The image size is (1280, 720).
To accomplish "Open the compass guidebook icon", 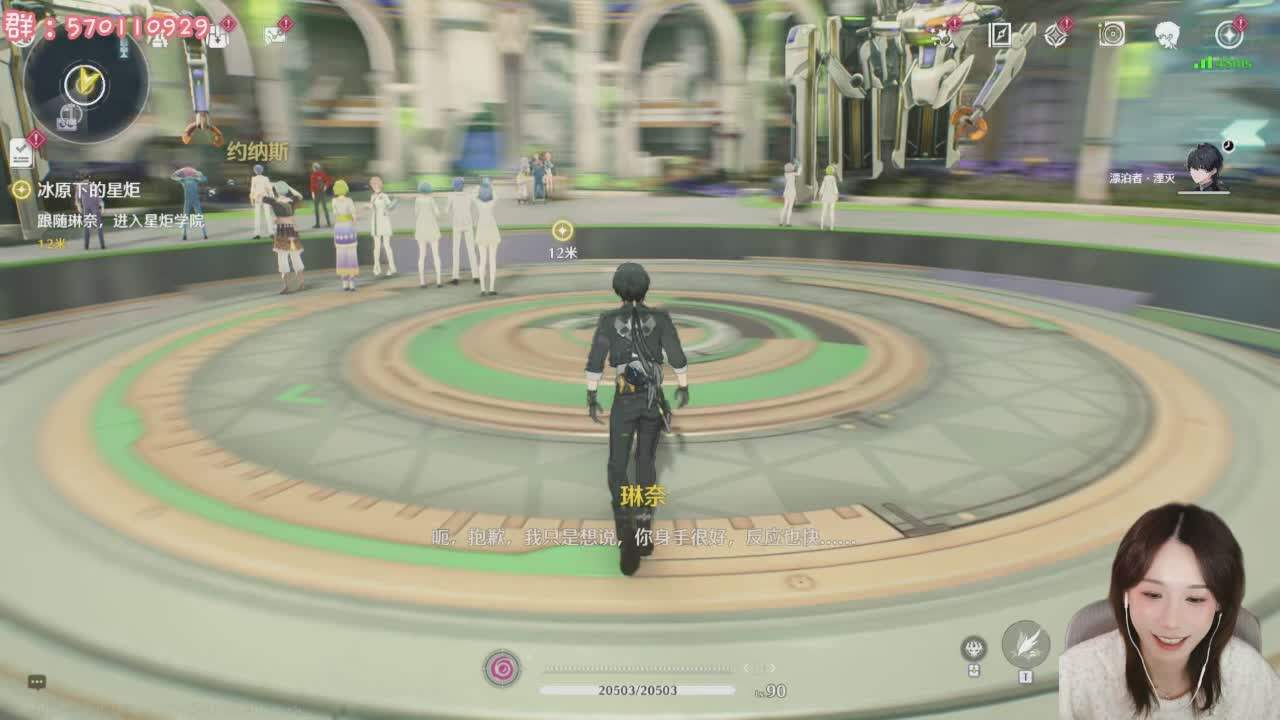I will click(1000, 35).
